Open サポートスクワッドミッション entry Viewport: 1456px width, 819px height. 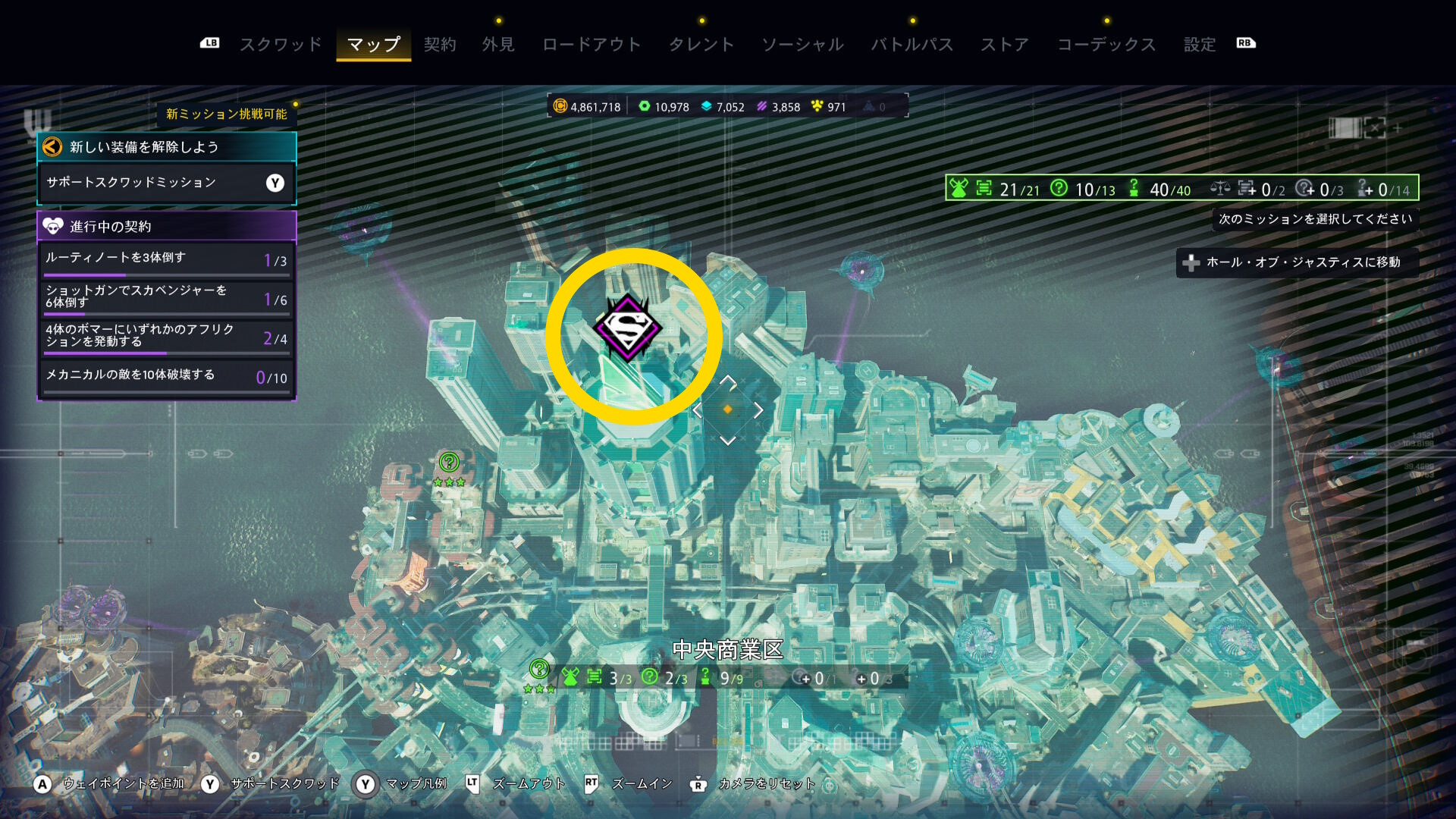click(x=167, y=183)
